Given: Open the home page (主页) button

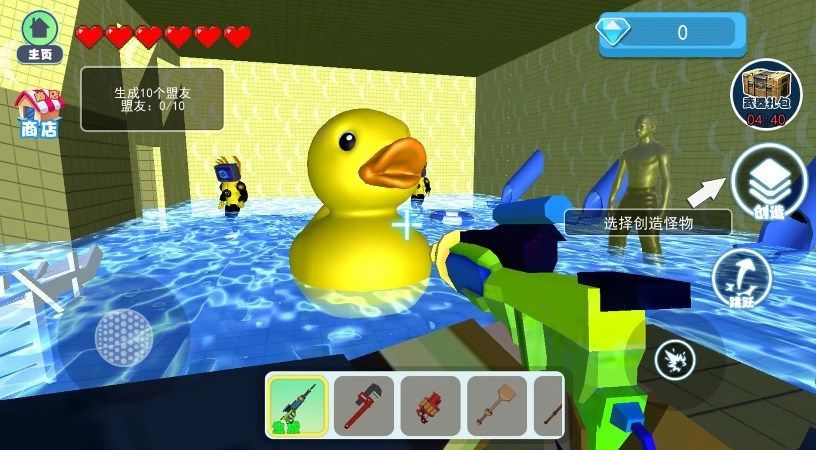Looking at the screenshot, I should click(39, 36).
